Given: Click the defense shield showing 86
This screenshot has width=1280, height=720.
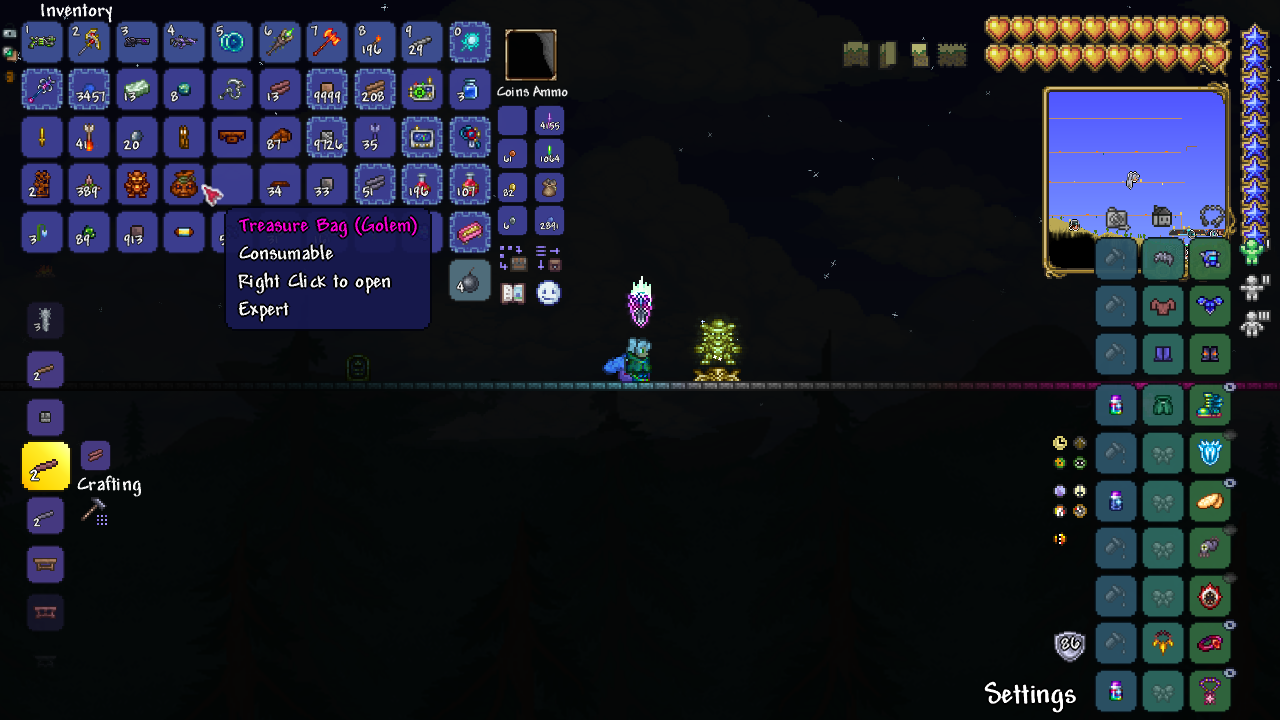Looking at the screenshot, I should pos(1070,645).
